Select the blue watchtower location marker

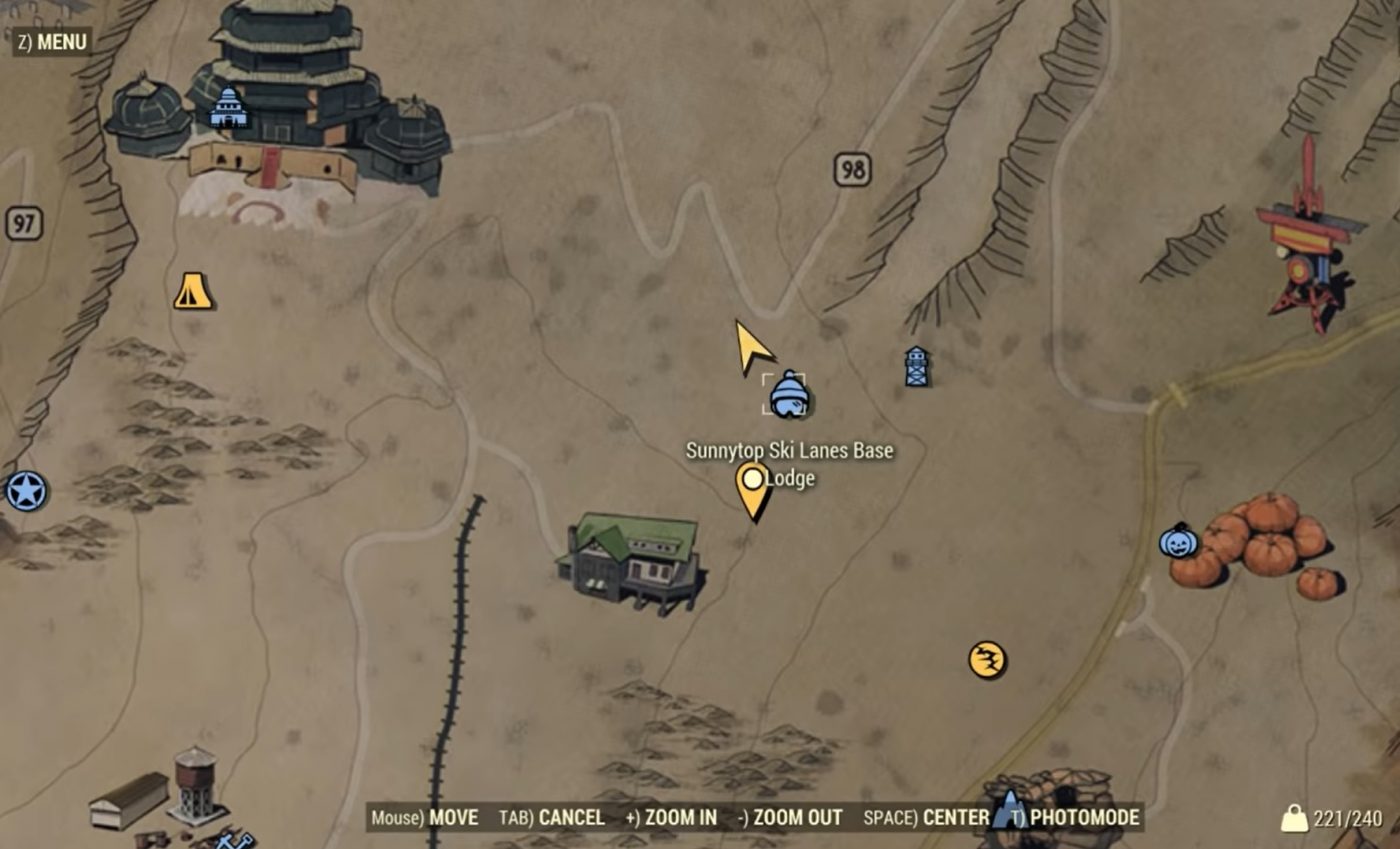pos(916,367)
